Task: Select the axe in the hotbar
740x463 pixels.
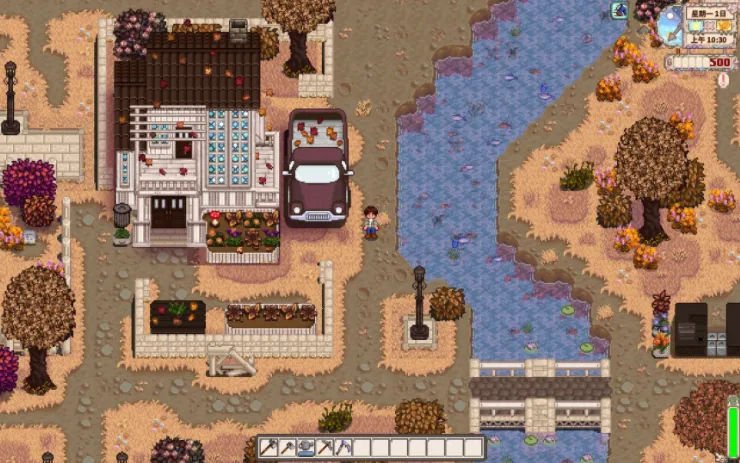Action: tap(268, 447)
